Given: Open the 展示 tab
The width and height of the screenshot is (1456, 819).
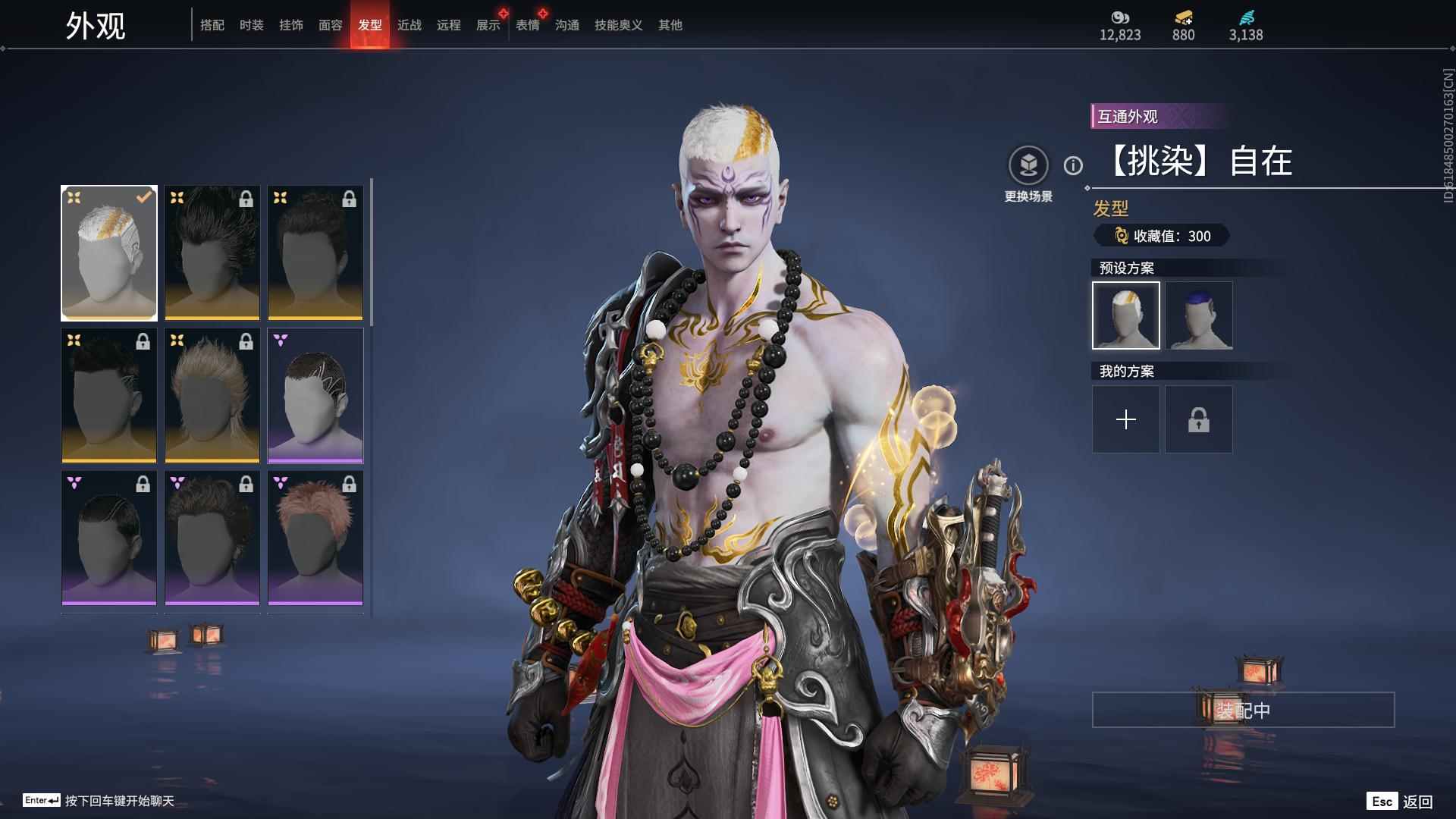Looking at the screenshot, I should click(488, 25).
